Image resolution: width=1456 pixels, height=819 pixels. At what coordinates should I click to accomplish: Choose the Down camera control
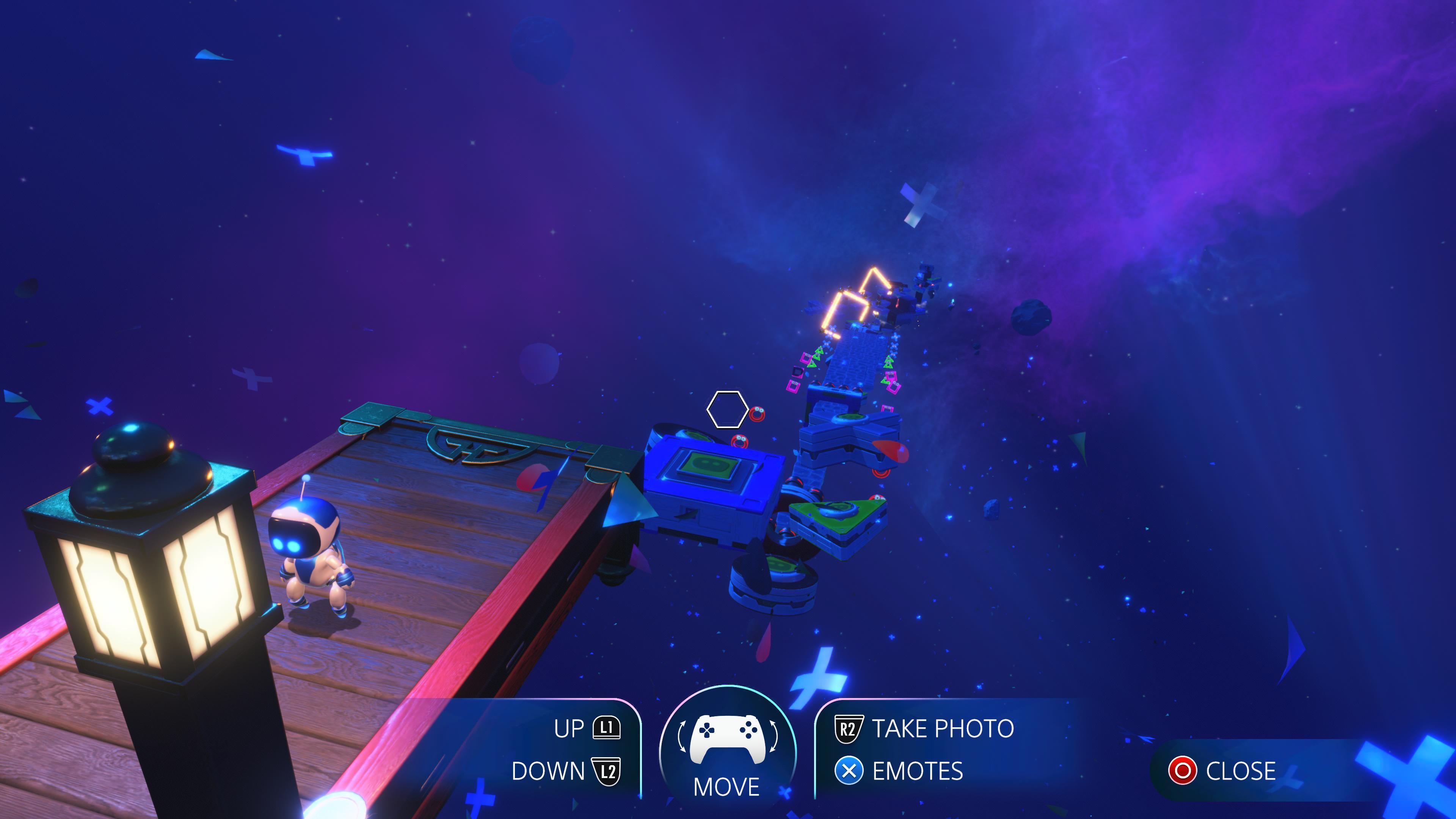point(566,771)
